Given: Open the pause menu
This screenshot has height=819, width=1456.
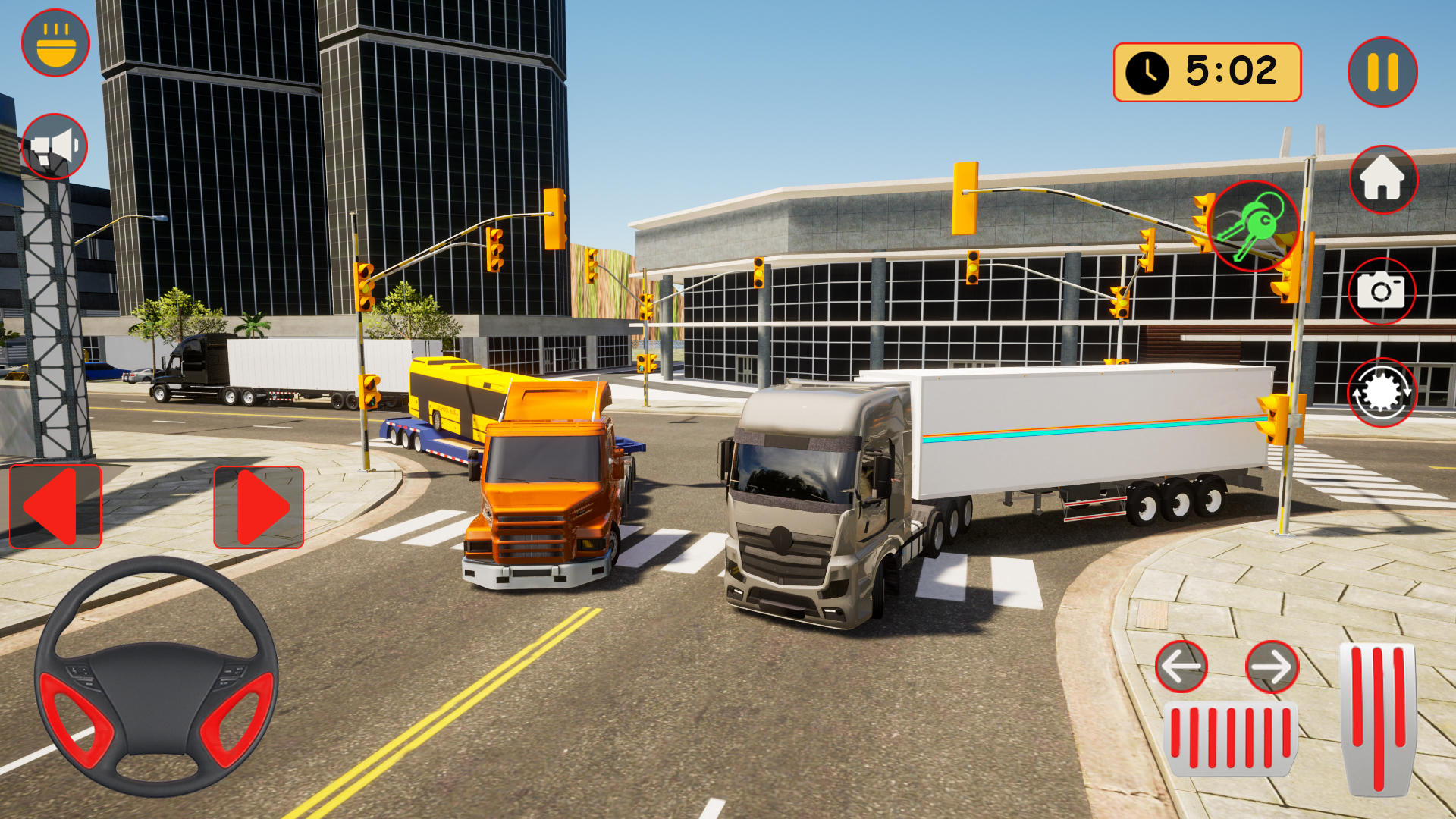Looking at the screenshot, I should coord(1382,71).
